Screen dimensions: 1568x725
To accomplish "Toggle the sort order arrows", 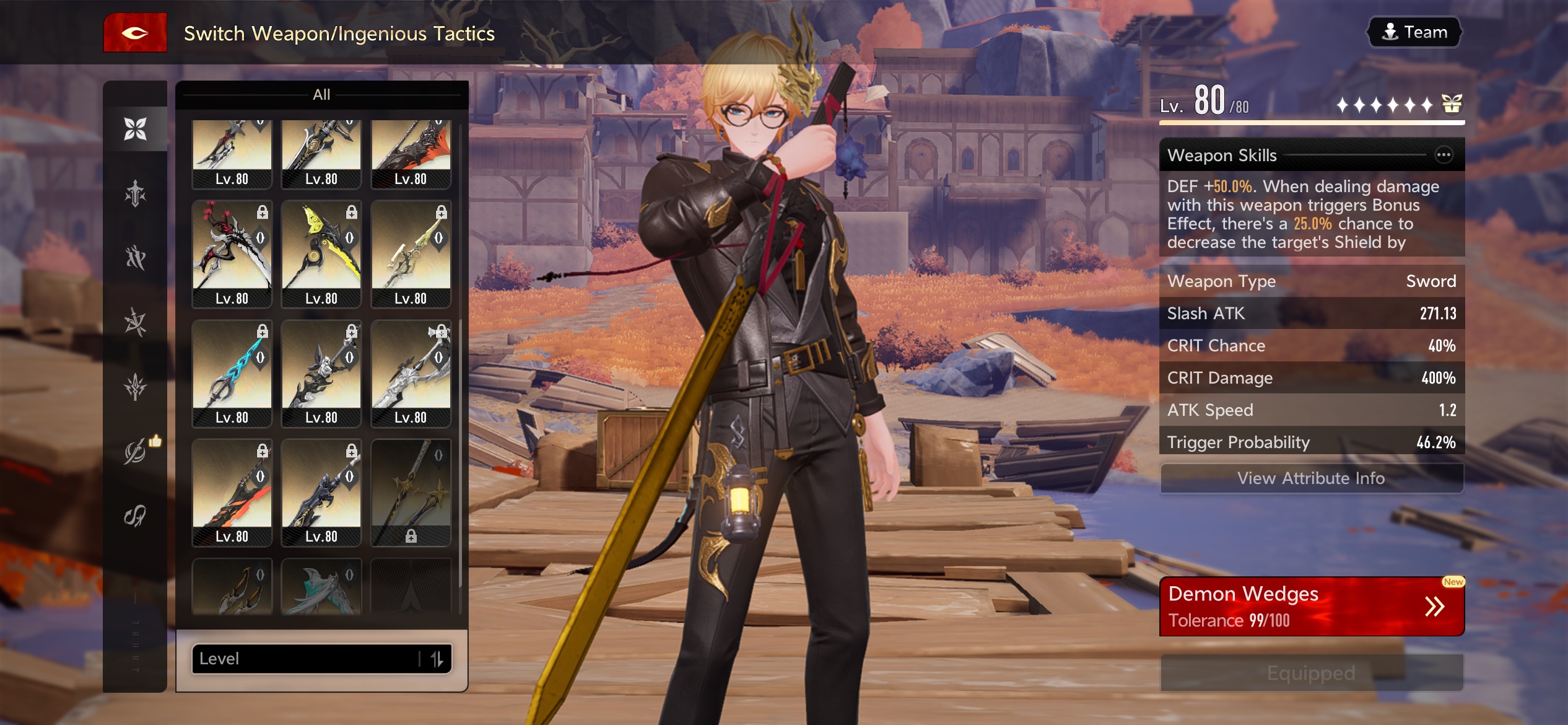I will click(x=437, y=659).
